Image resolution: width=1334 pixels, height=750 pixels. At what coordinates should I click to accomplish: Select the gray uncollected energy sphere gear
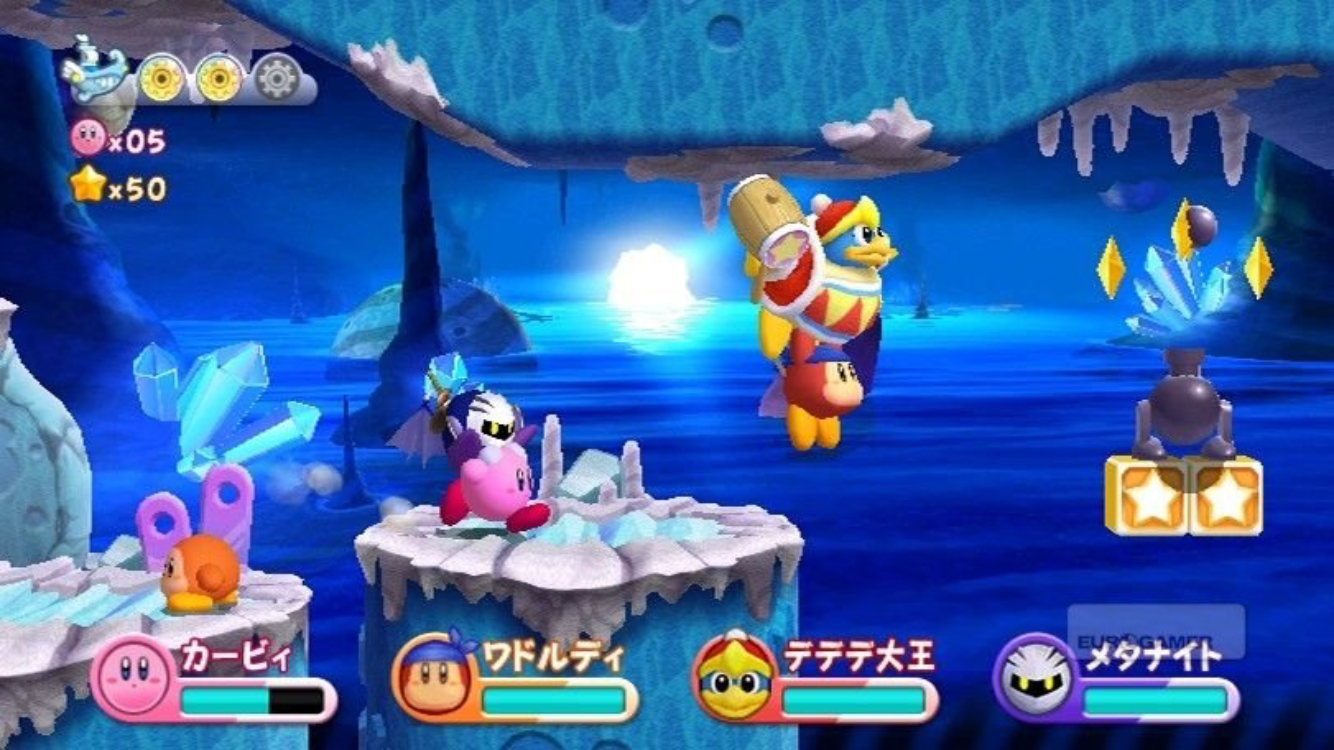(277, 78)
